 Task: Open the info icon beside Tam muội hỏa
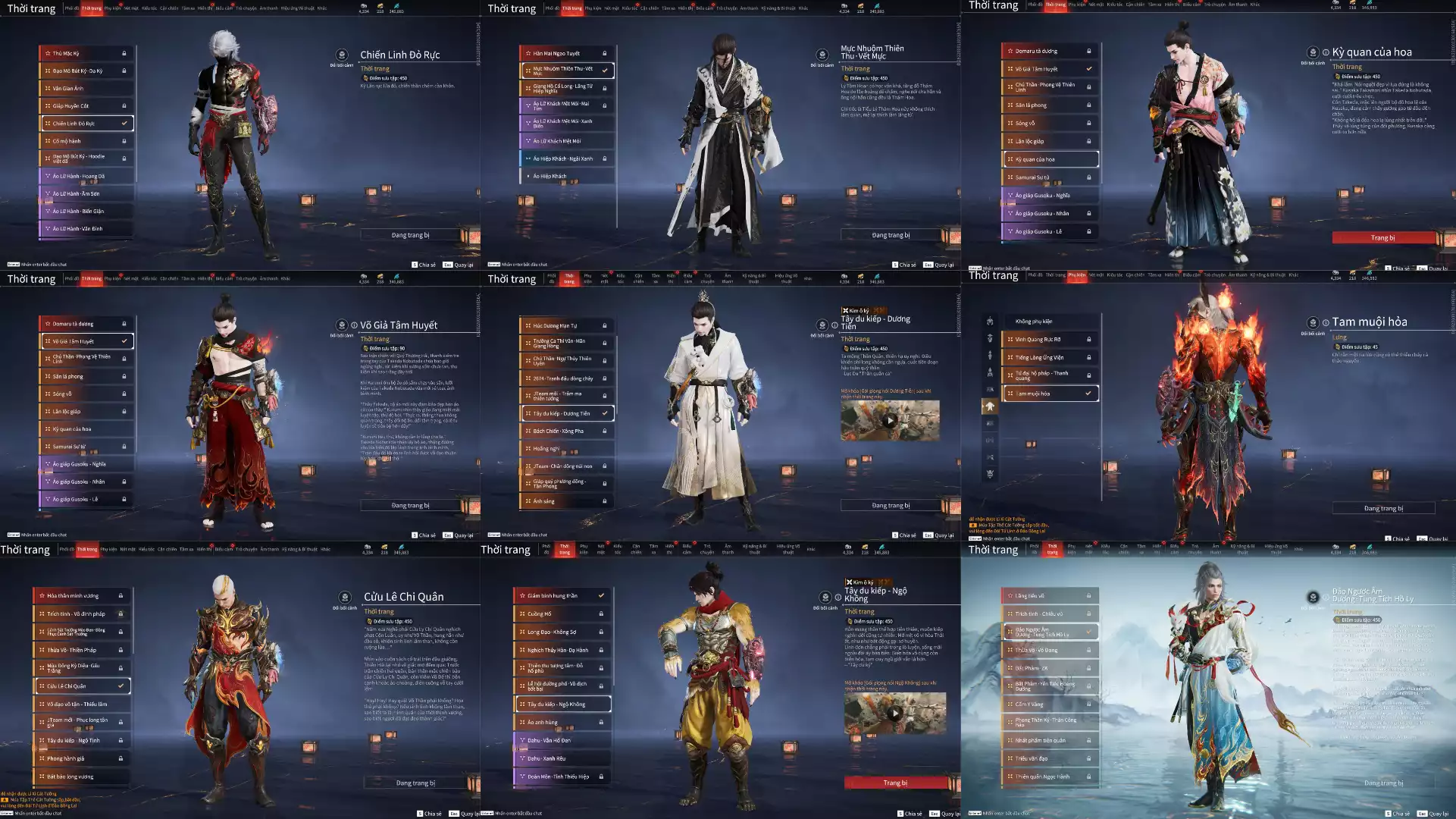coord(1326,322)
